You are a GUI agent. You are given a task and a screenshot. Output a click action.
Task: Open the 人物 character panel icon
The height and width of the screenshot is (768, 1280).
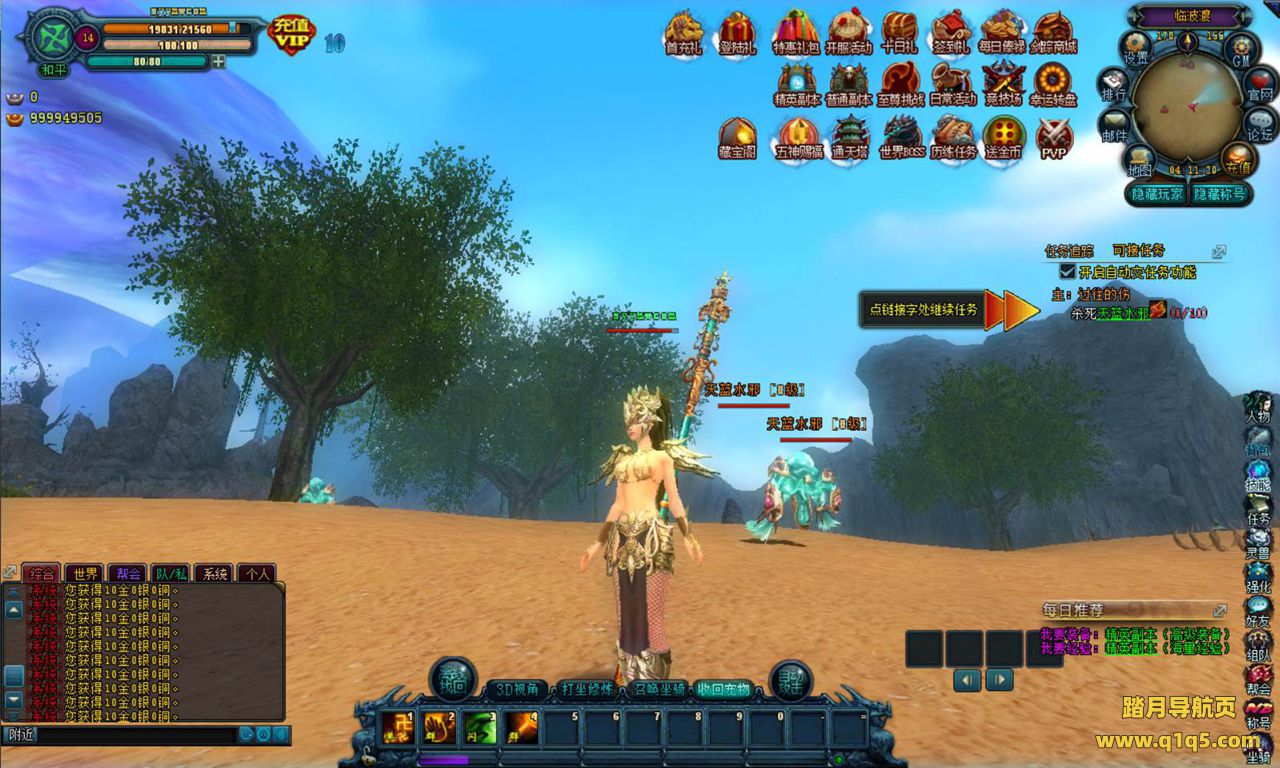1258,406
